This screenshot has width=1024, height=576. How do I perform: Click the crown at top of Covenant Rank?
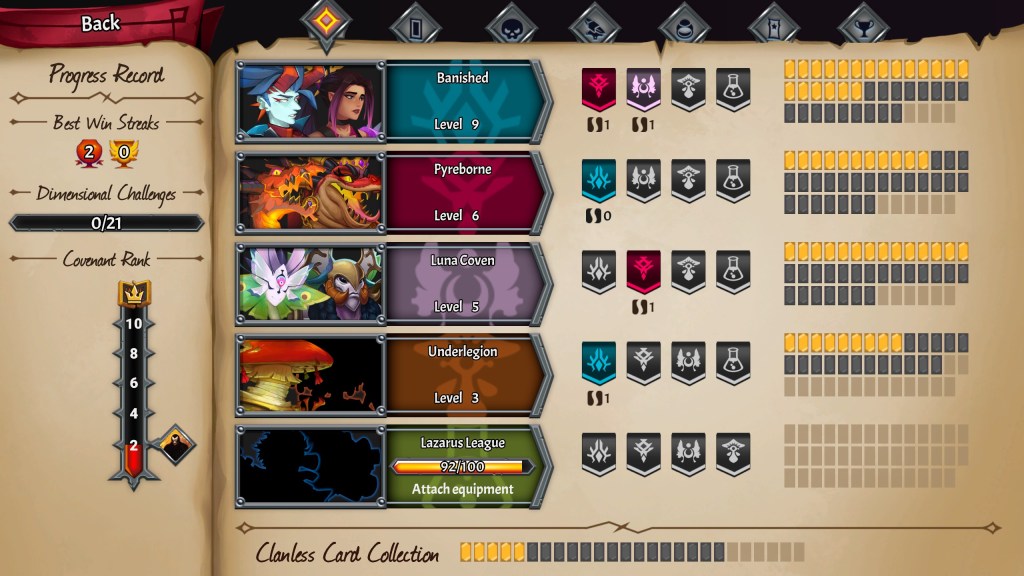pyautogui.click(x=134, y=293)
